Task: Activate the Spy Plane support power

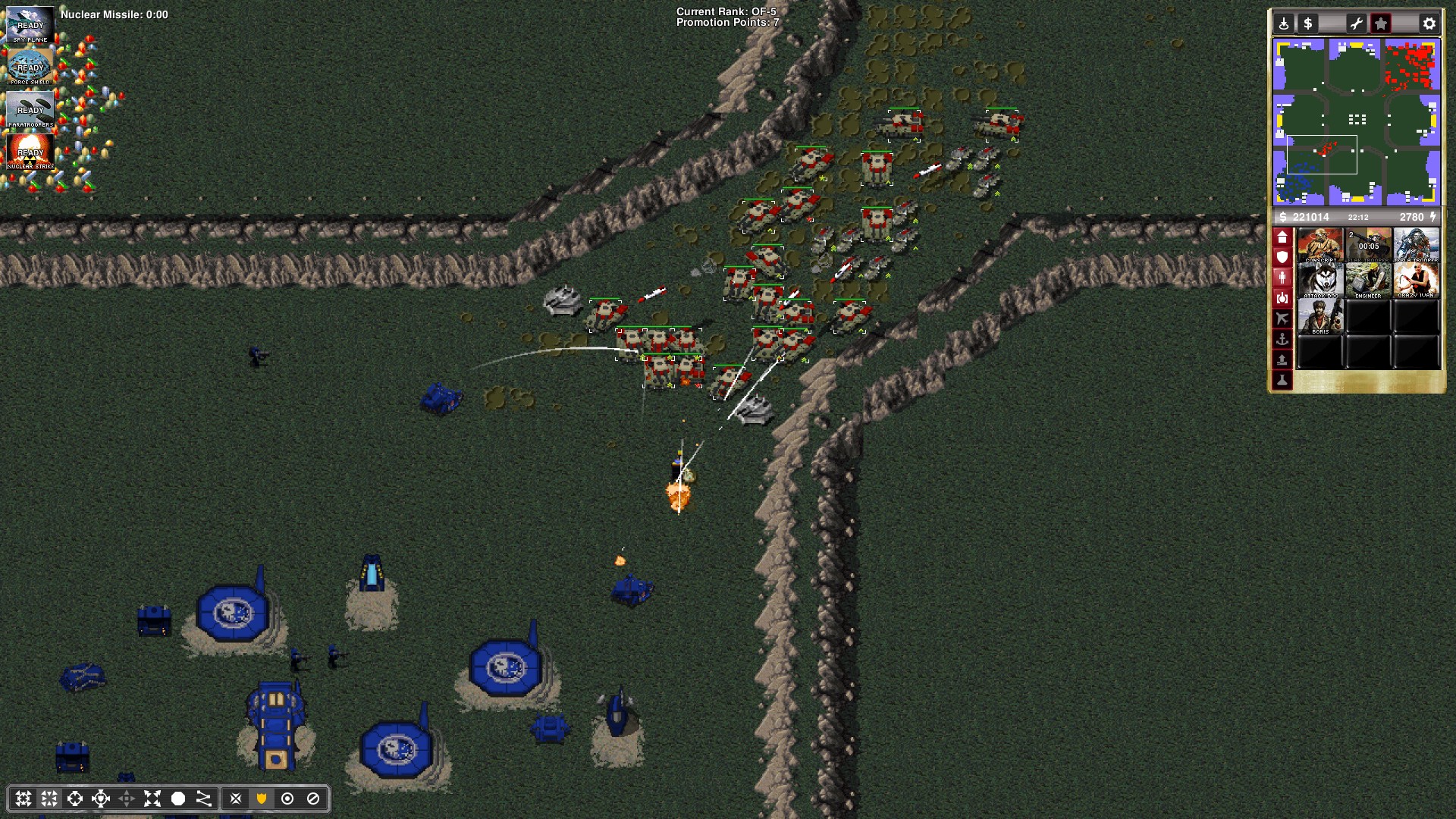Action: point(30,24)
